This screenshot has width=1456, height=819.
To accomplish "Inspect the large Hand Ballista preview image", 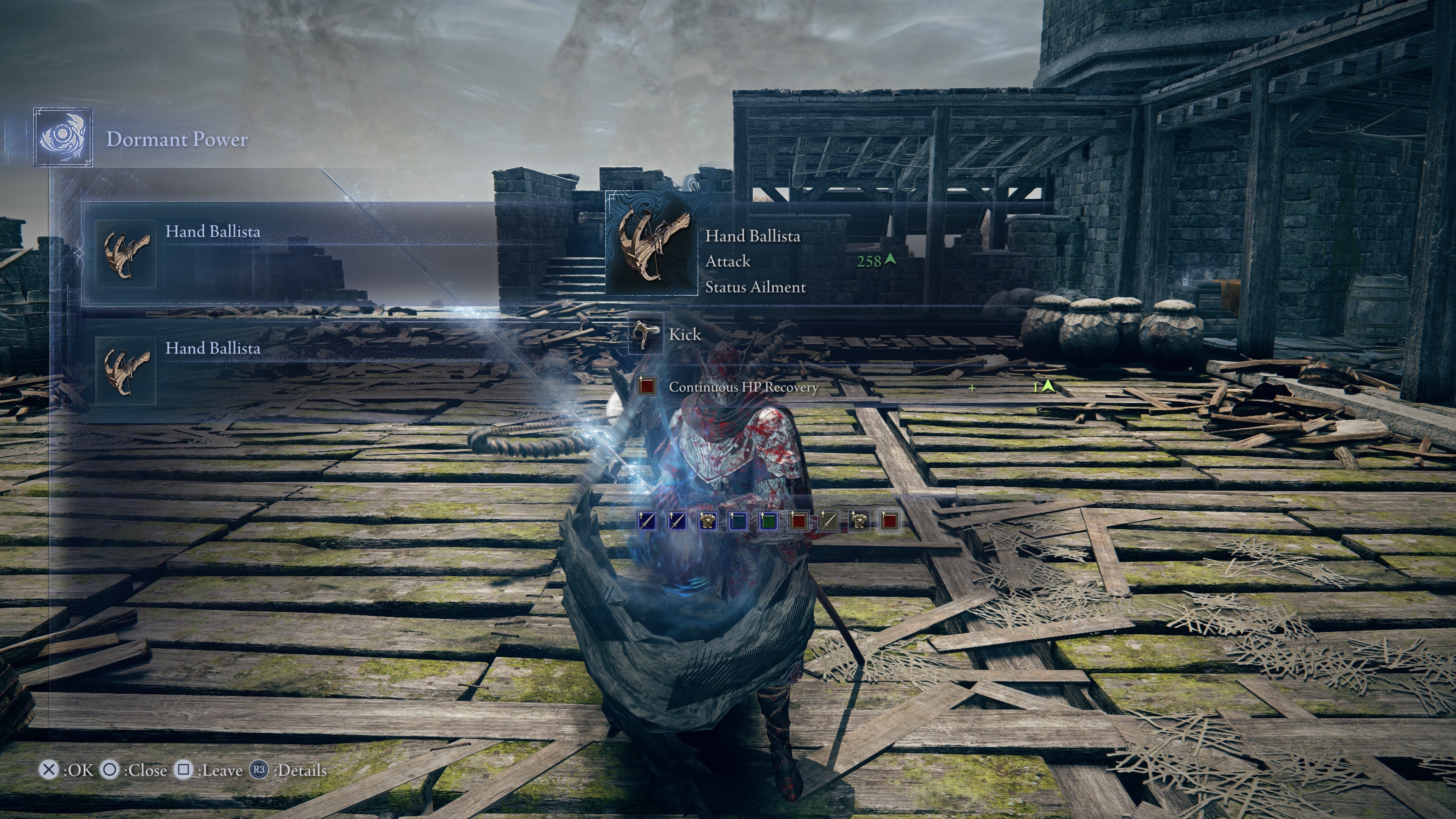I will 652,243.
